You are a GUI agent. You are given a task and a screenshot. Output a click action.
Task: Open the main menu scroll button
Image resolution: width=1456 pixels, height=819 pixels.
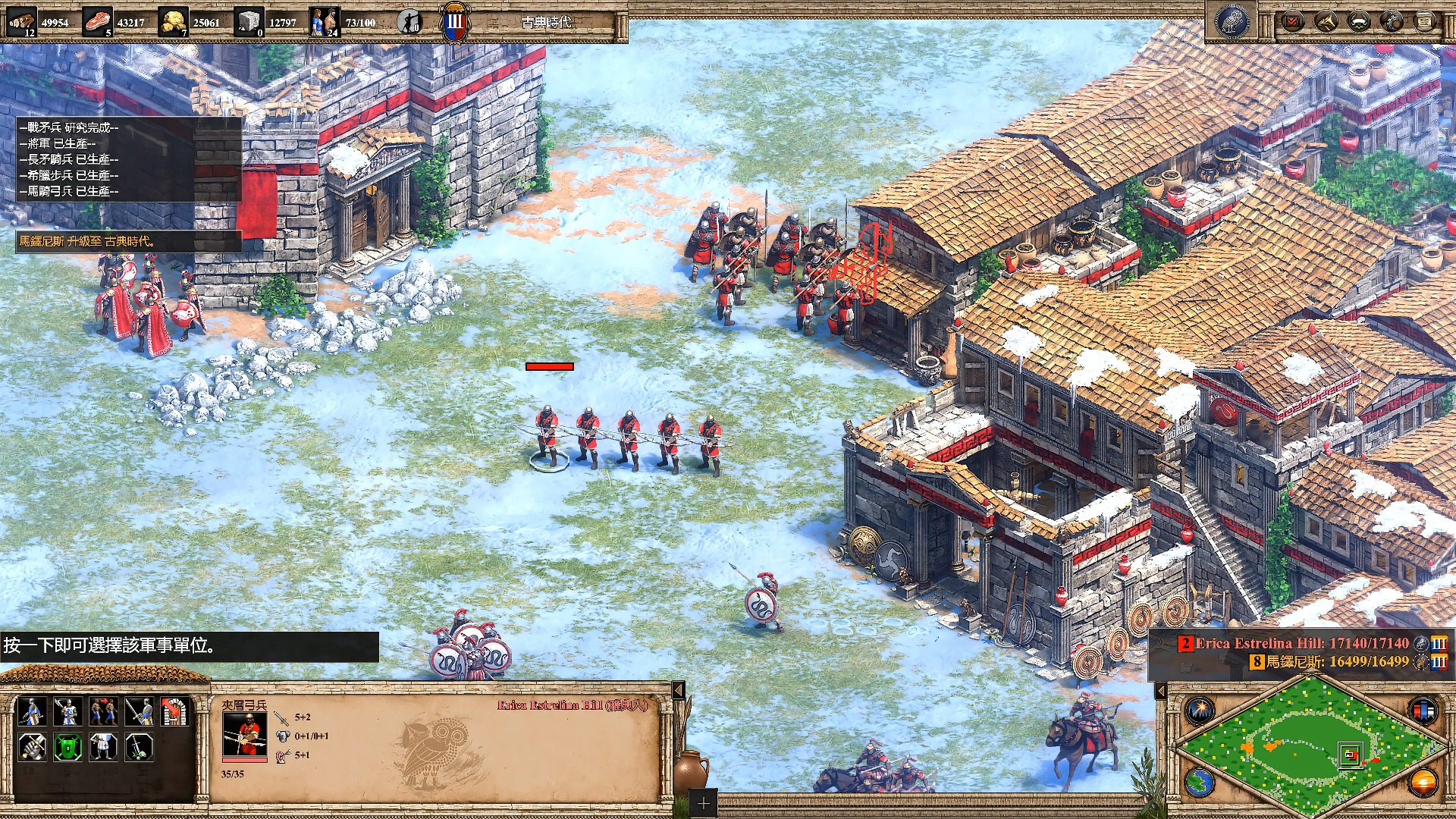1425,21
